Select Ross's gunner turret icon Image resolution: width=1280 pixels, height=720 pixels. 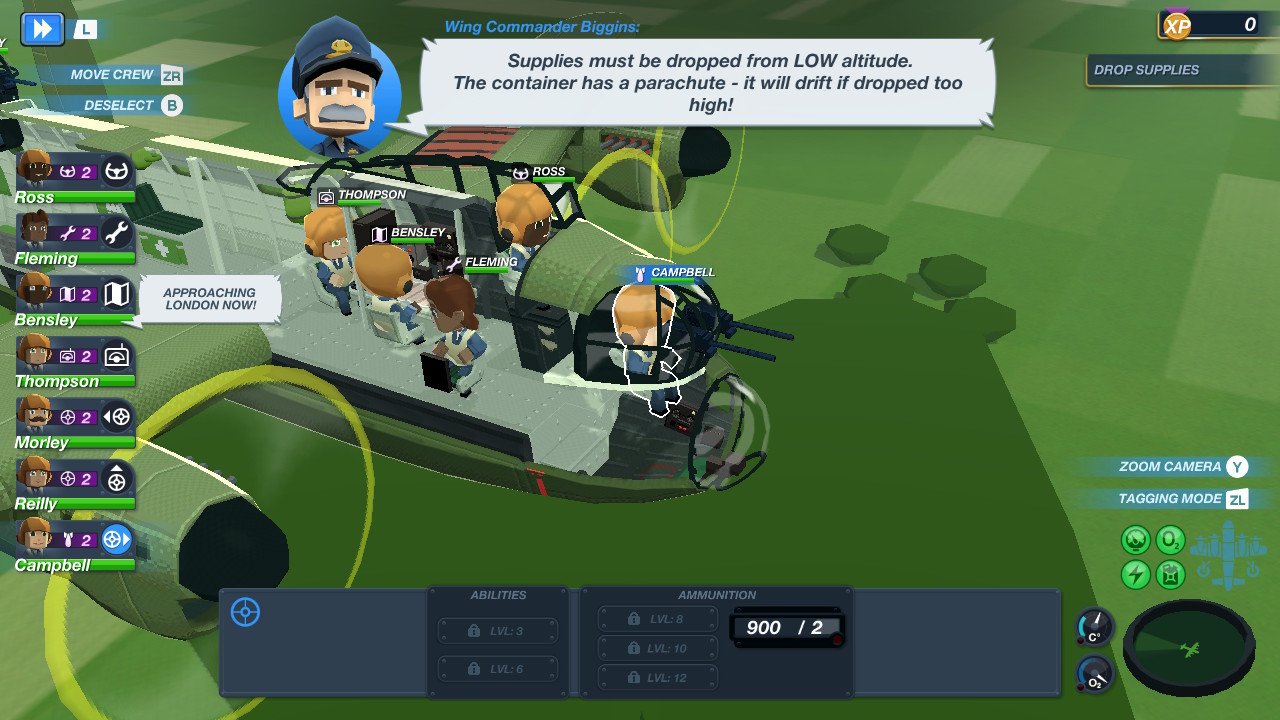116,170
